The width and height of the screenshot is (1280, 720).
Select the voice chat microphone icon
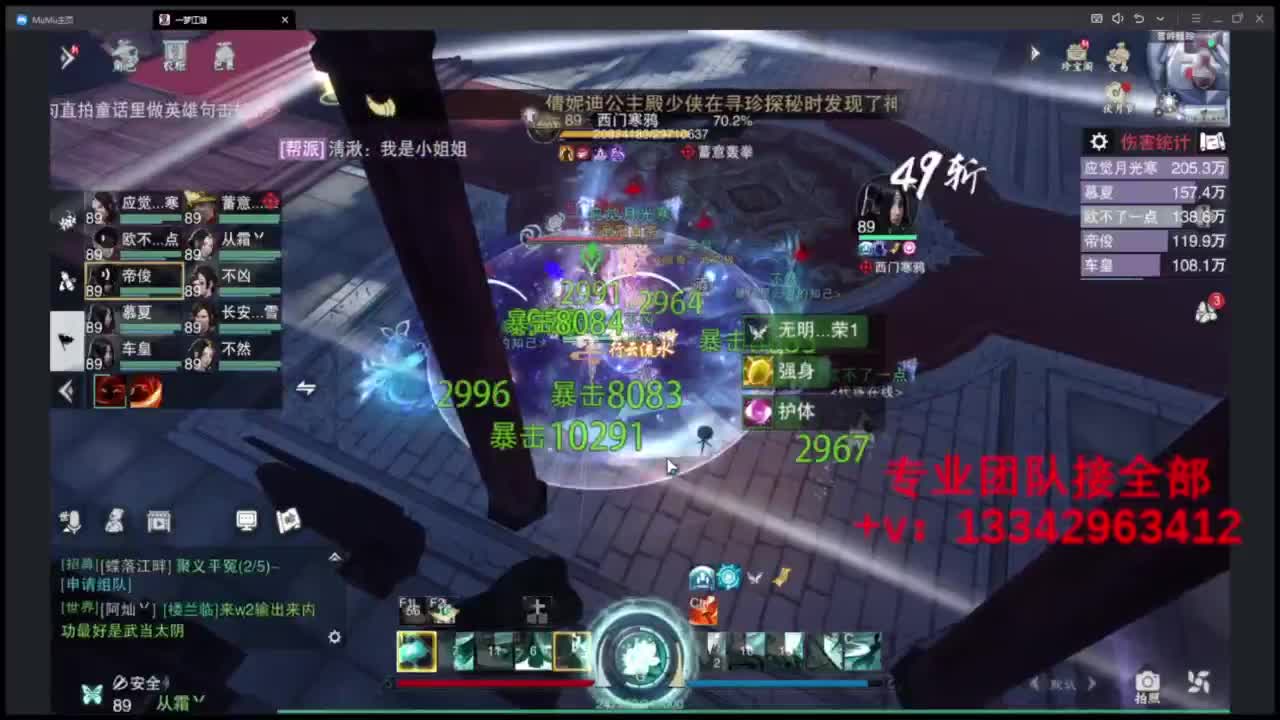[71, 521]
